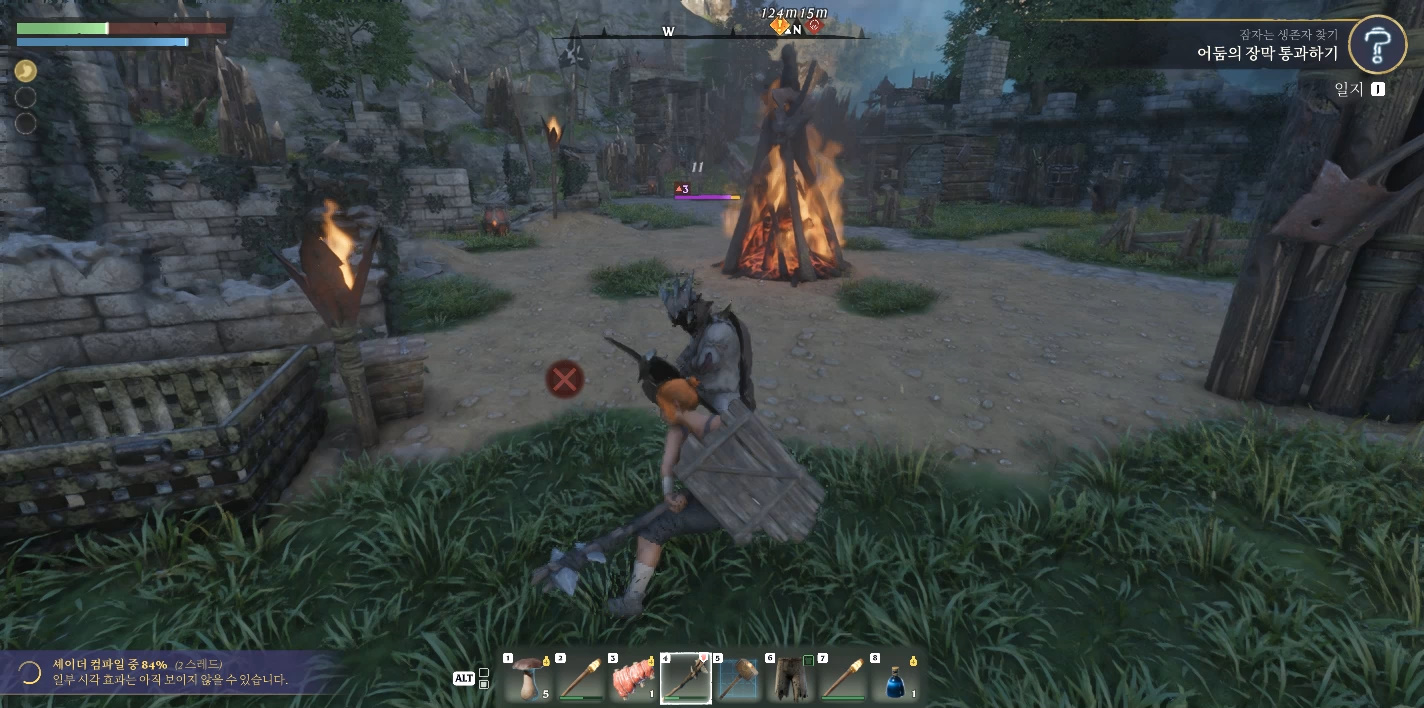Choose the raw meat in hotbar slot 3
The width and height of the screenshot is (1424, 708).
633,679
